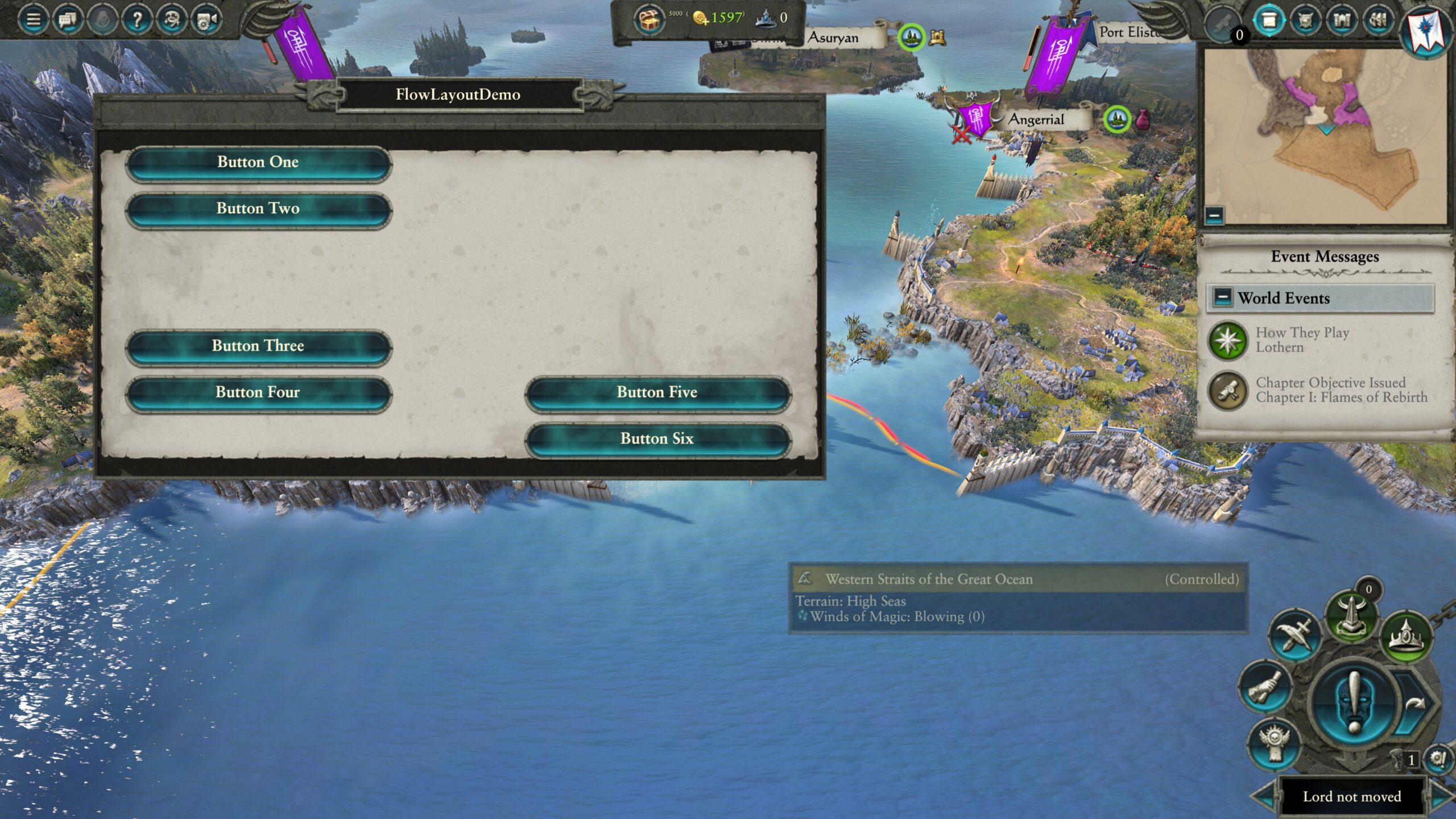
Task: Open the chat speech-bubbles icon
Action: coord(68,20)
